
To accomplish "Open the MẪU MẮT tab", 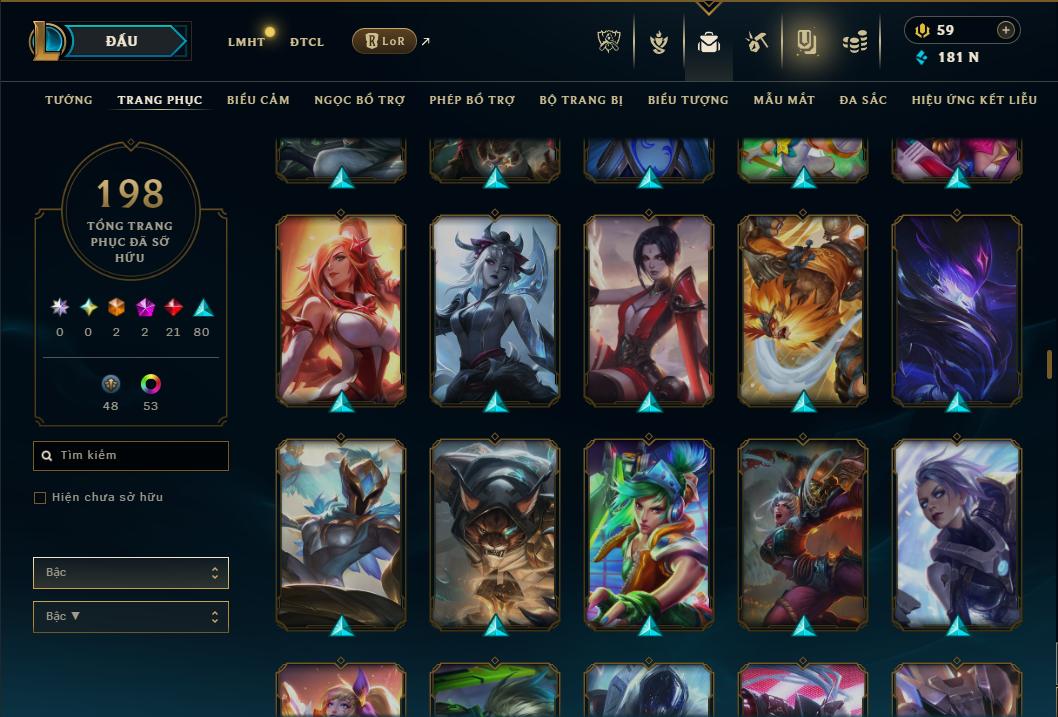I will (x=784, y=100).
